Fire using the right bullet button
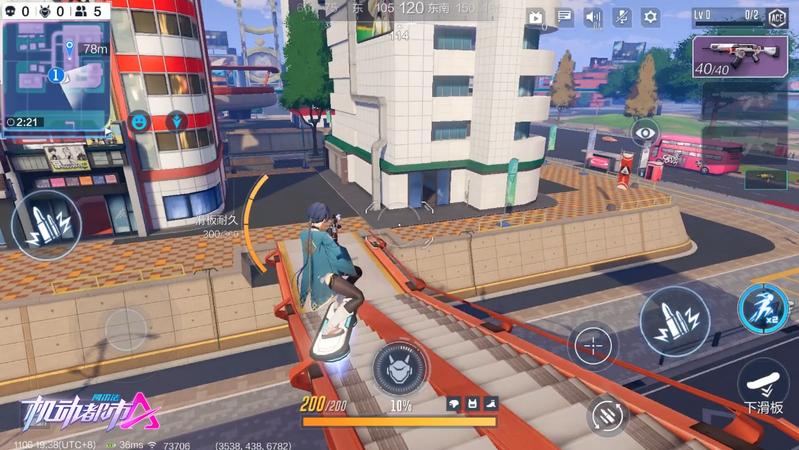 coord(675,322)
